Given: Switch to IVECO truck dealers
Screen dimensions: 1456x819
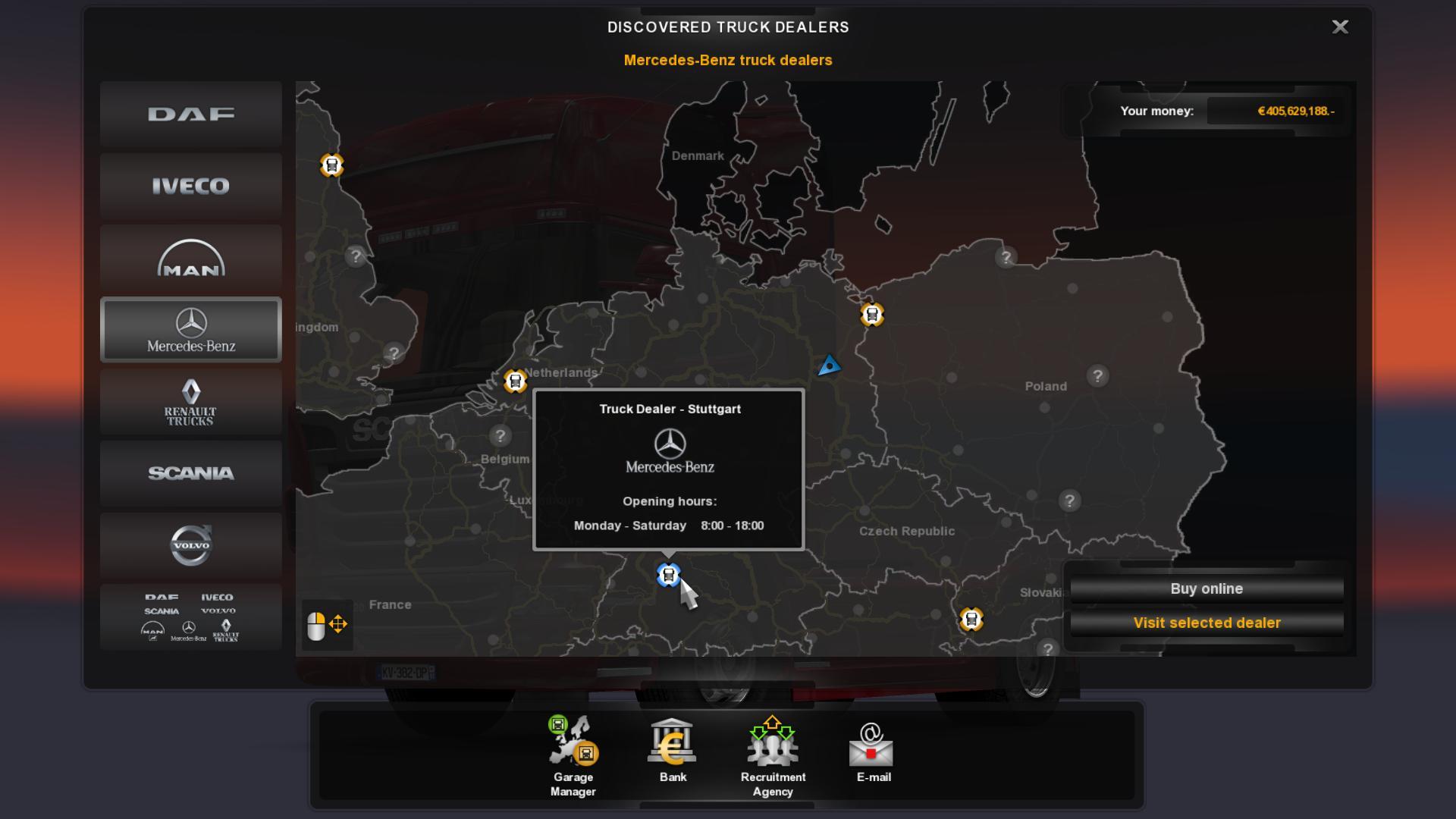Looking at the screenshot, I should 191,186.
